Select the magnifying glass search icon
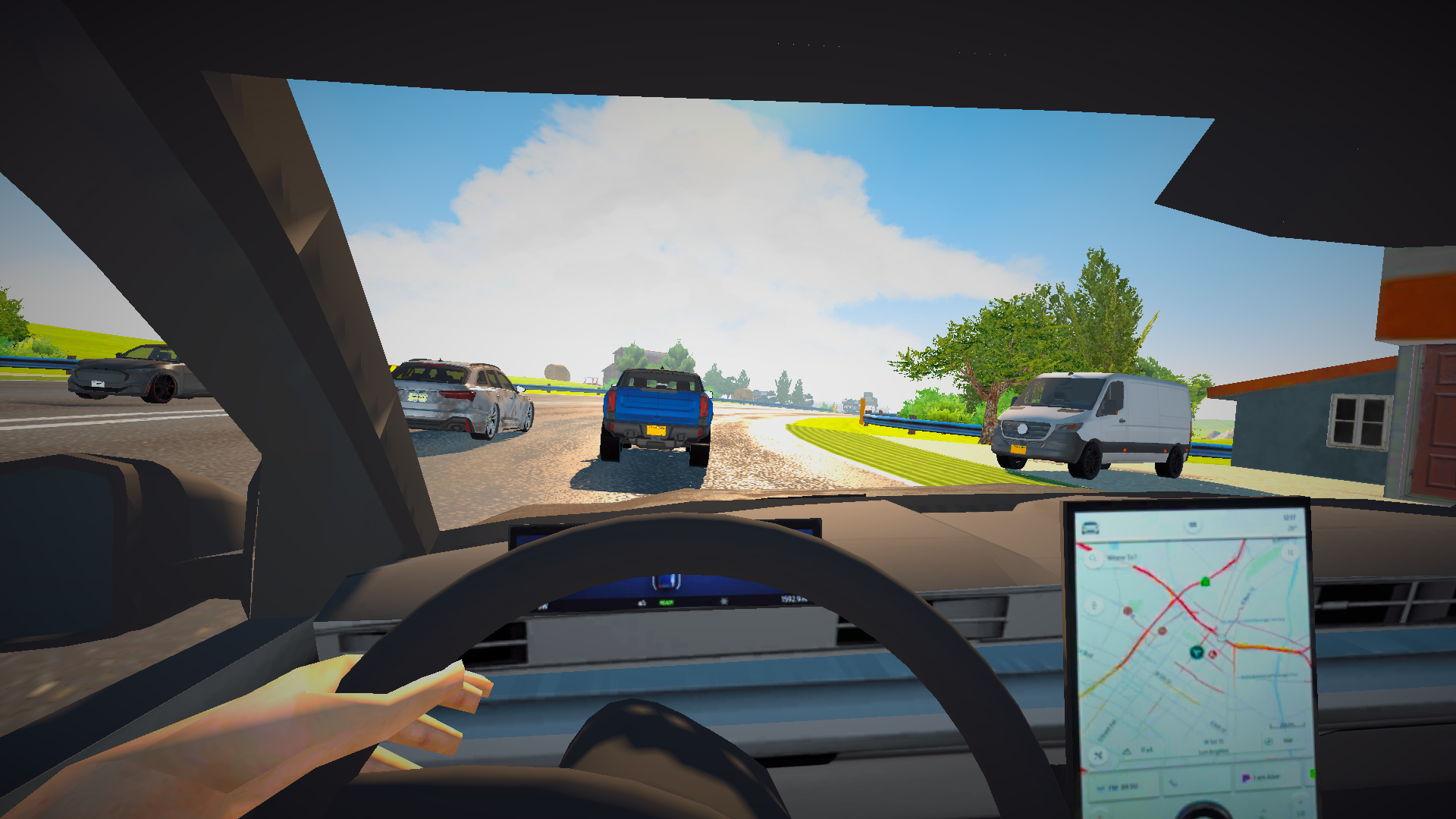Viewport: 1456px width, 819px height. point(1094,557)
